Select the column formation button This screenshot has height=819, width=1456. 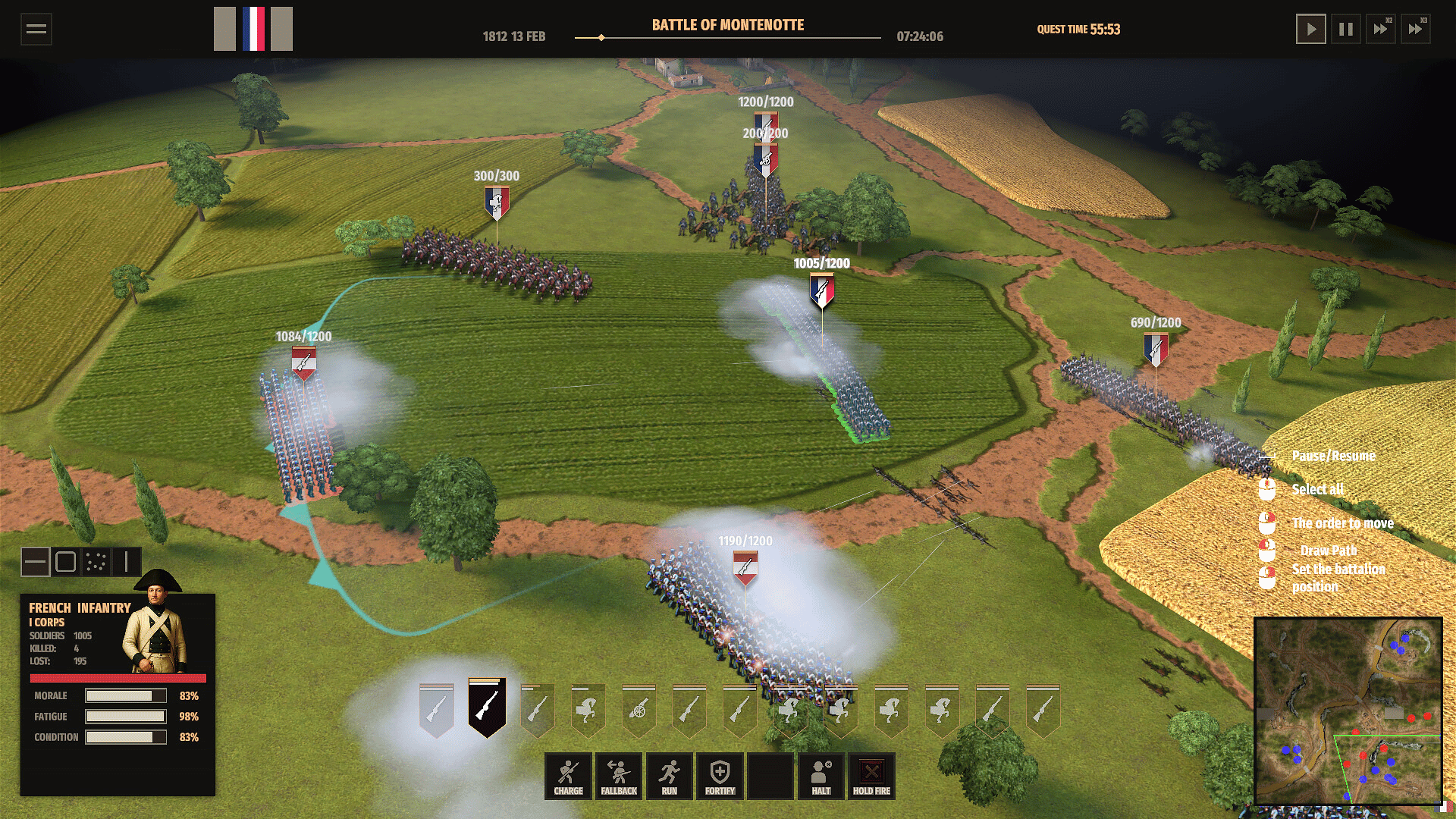[x=127, y=562]
